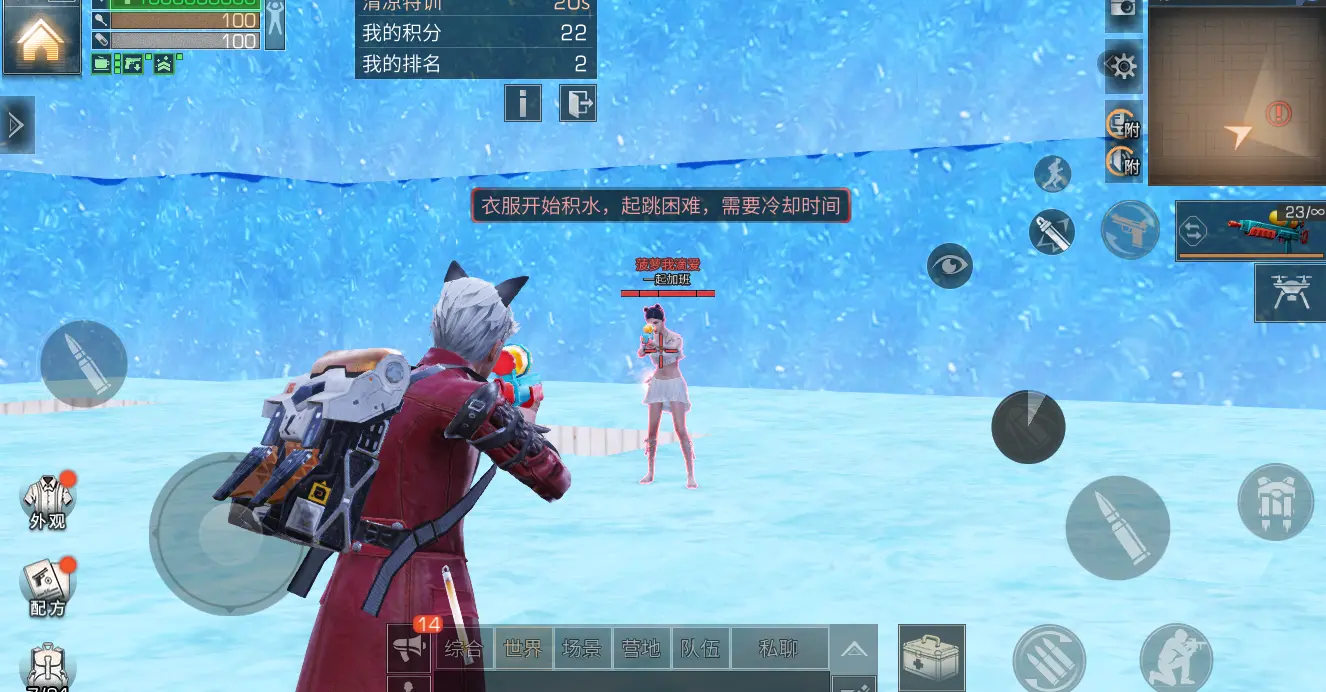1326x692 pixels.
Task: Switch to the 世界 chat tab
Action: click(524, 649)
